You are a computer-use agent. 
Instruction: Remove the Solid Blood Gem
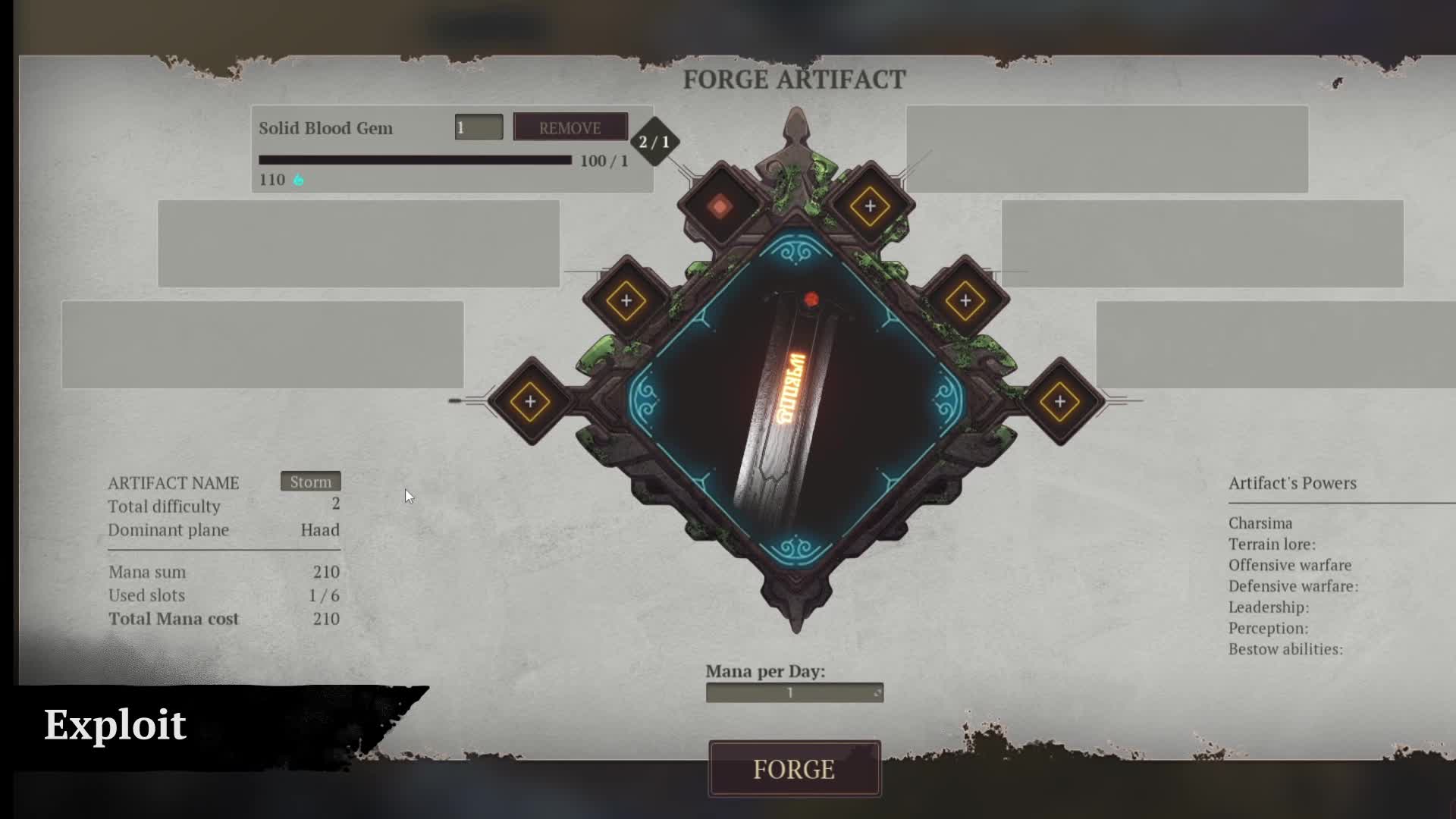coord(570,127)
